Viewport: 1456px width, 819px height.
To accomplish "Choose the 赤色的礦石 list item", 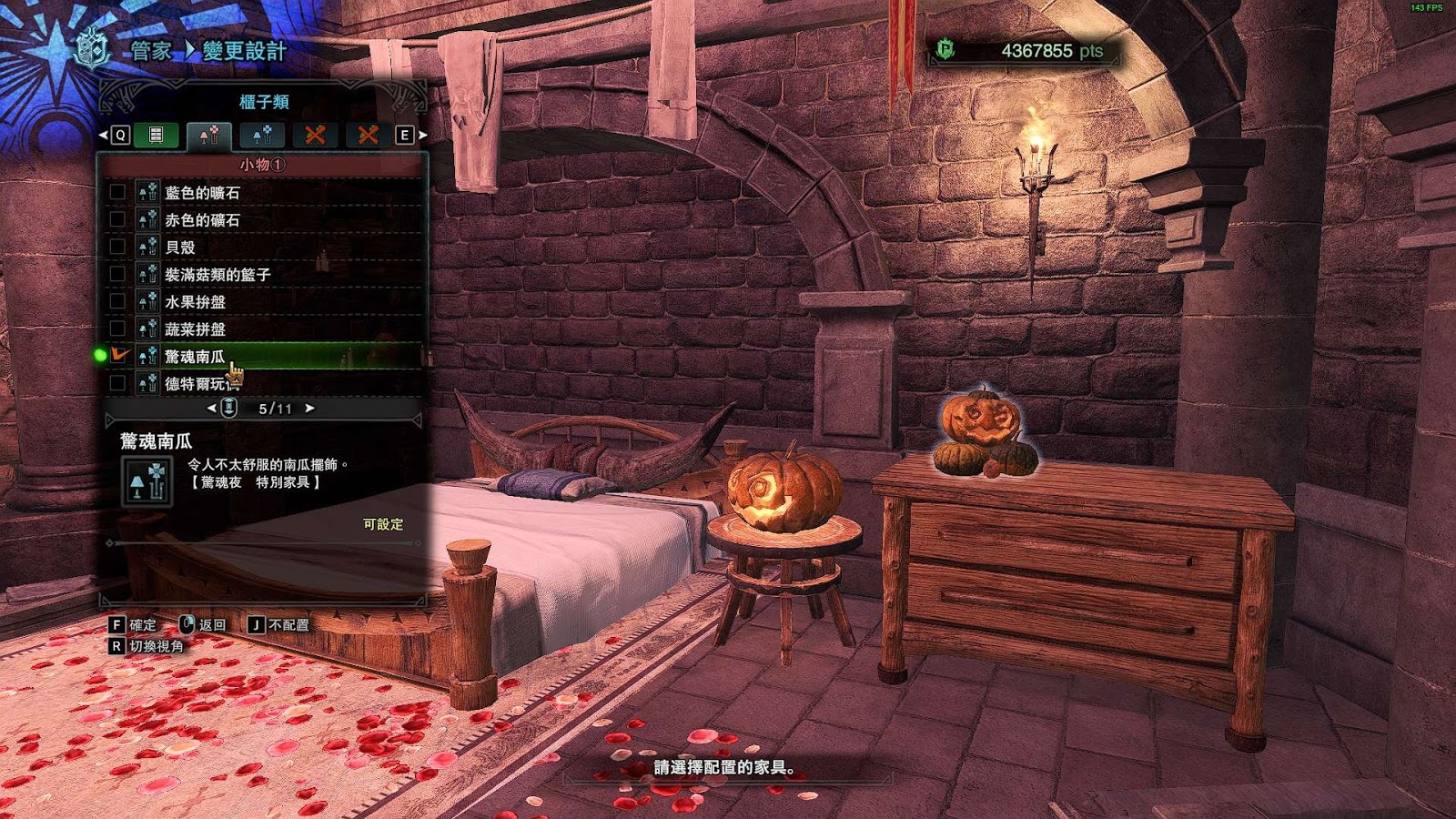I will 202,220.
